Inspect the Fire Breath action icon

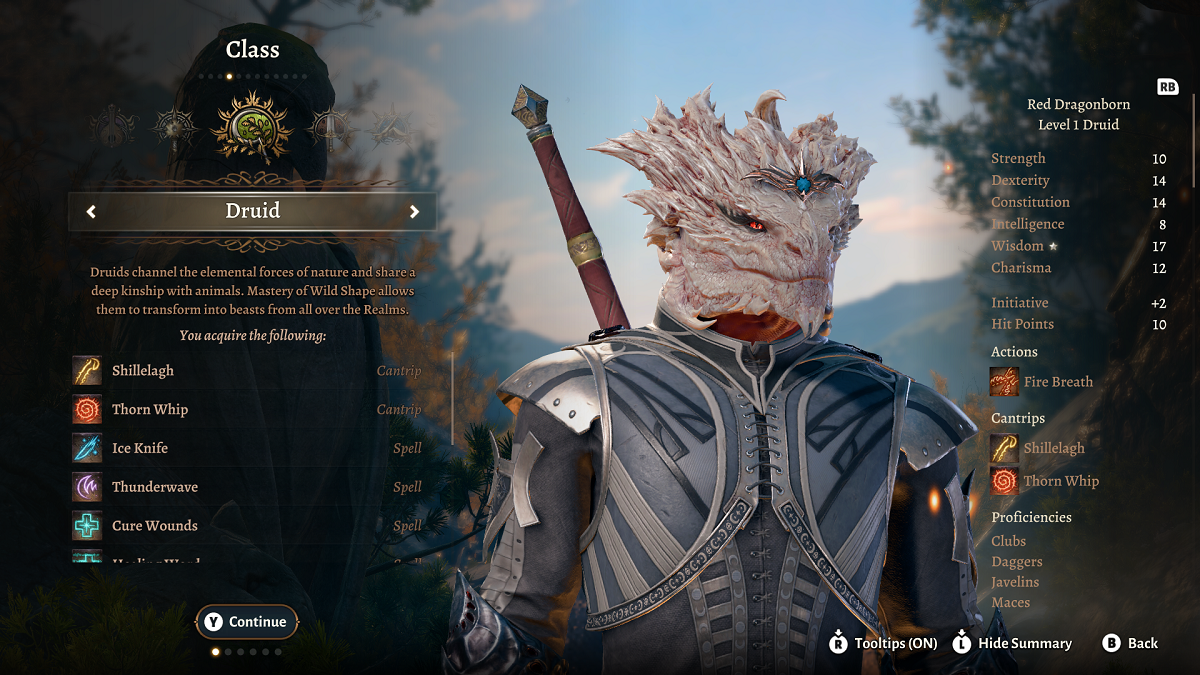pos(1005,382)
